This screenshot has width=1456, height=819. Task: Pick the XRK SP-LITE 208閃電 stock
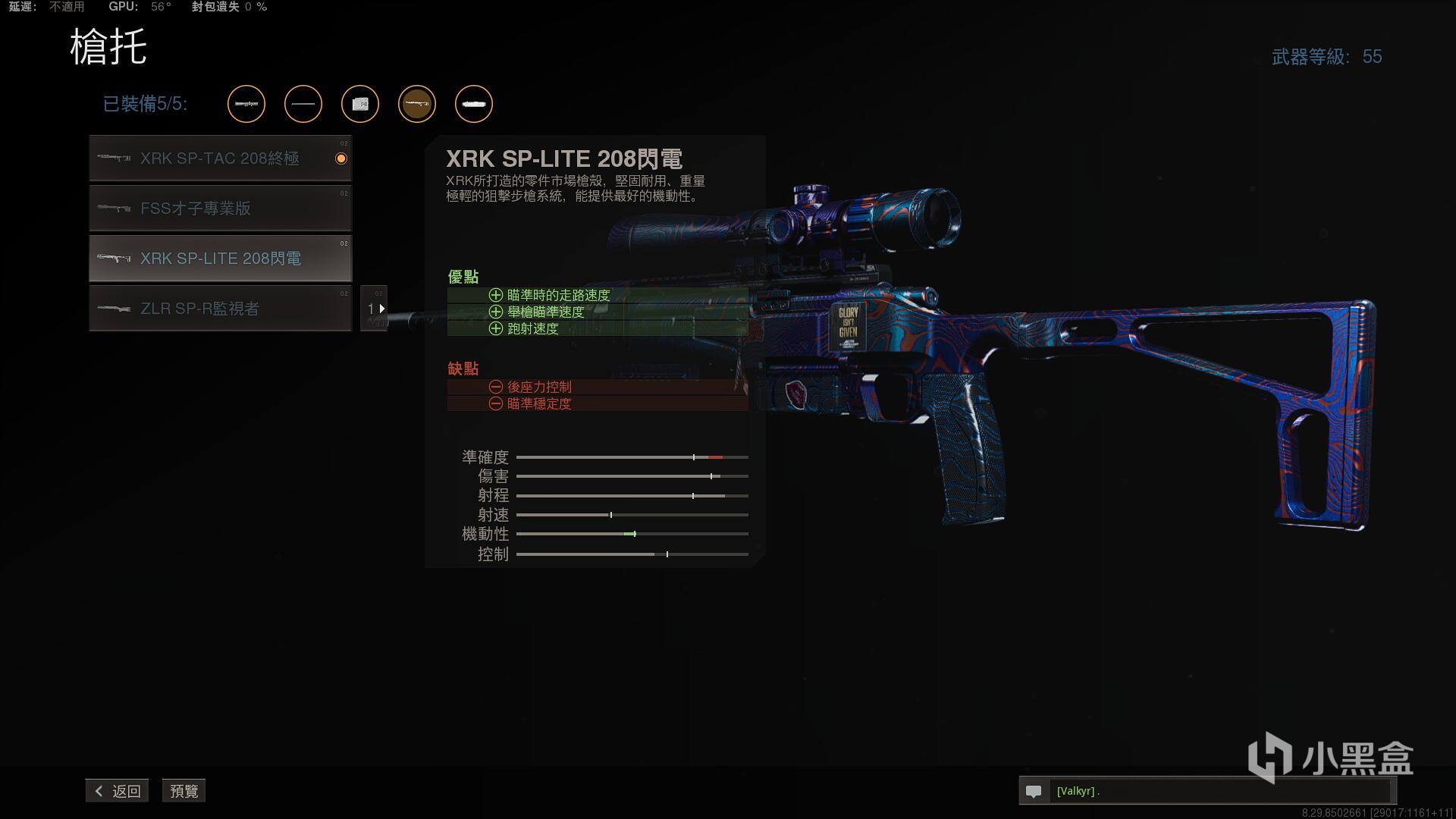(220, 259)
